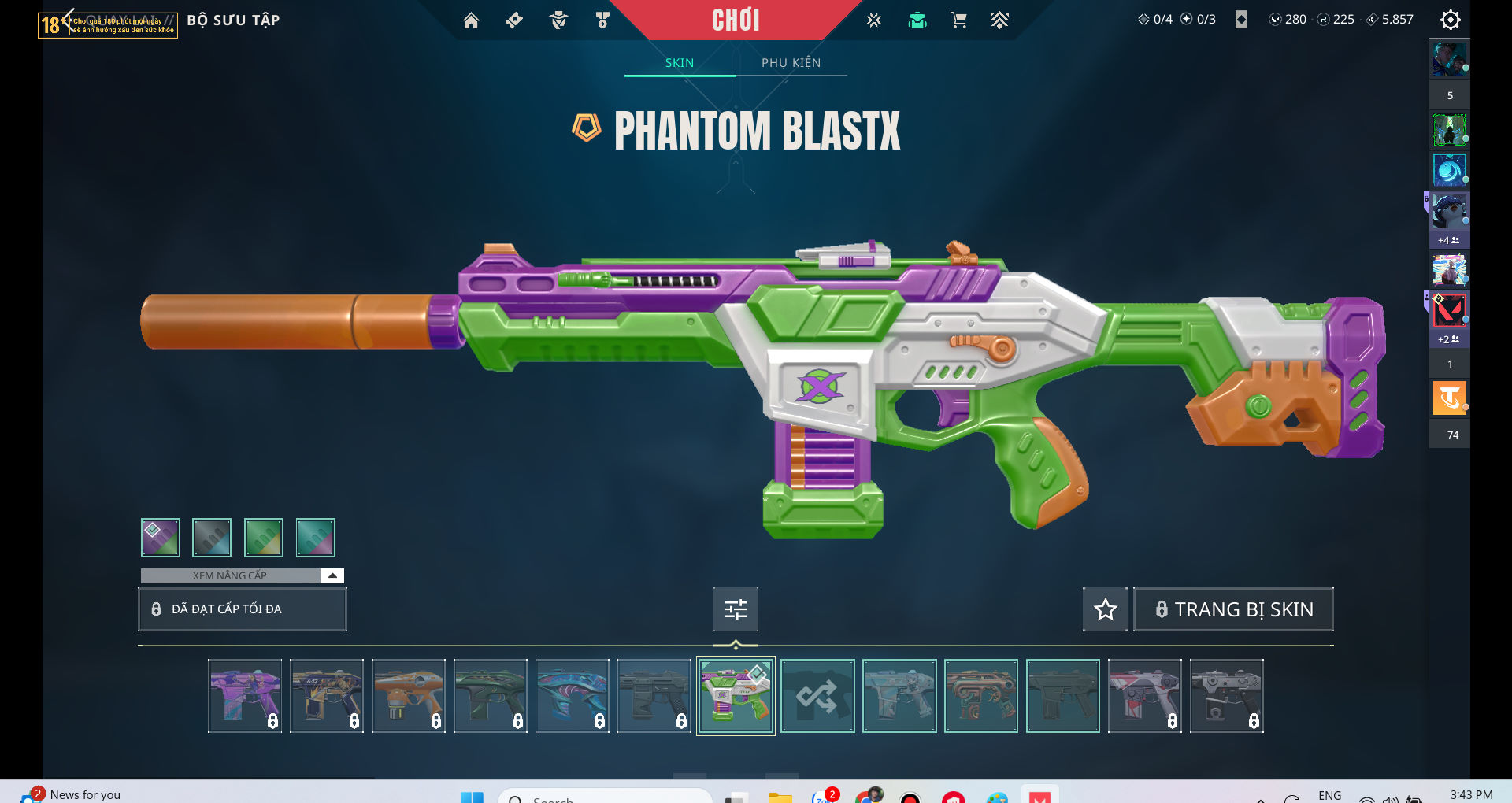Select the random skin shuffle thumbnail
1512x803 pixels.
(817, 696)
